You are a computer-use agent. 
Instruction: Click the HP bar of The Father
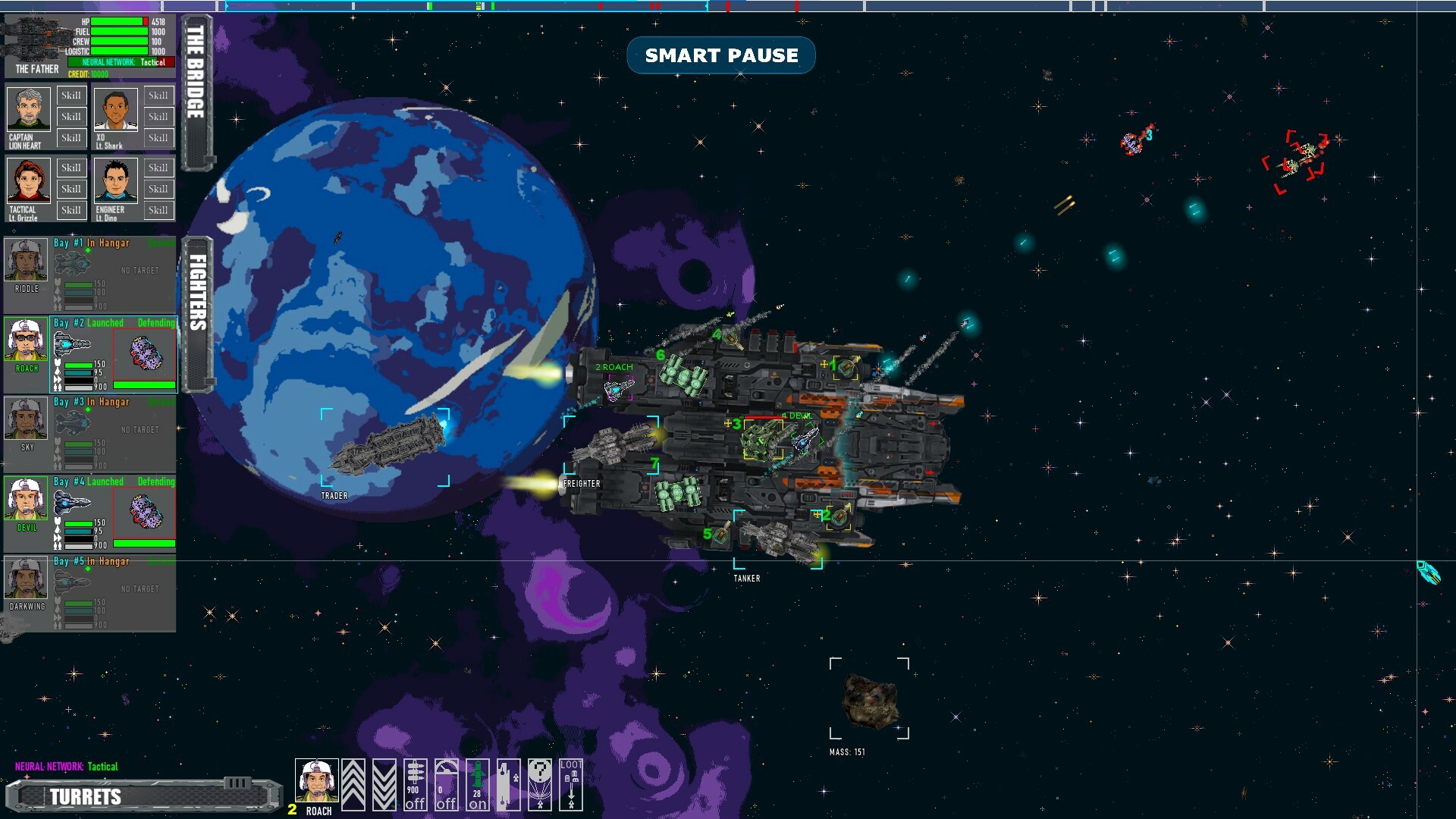click(118, 22)
